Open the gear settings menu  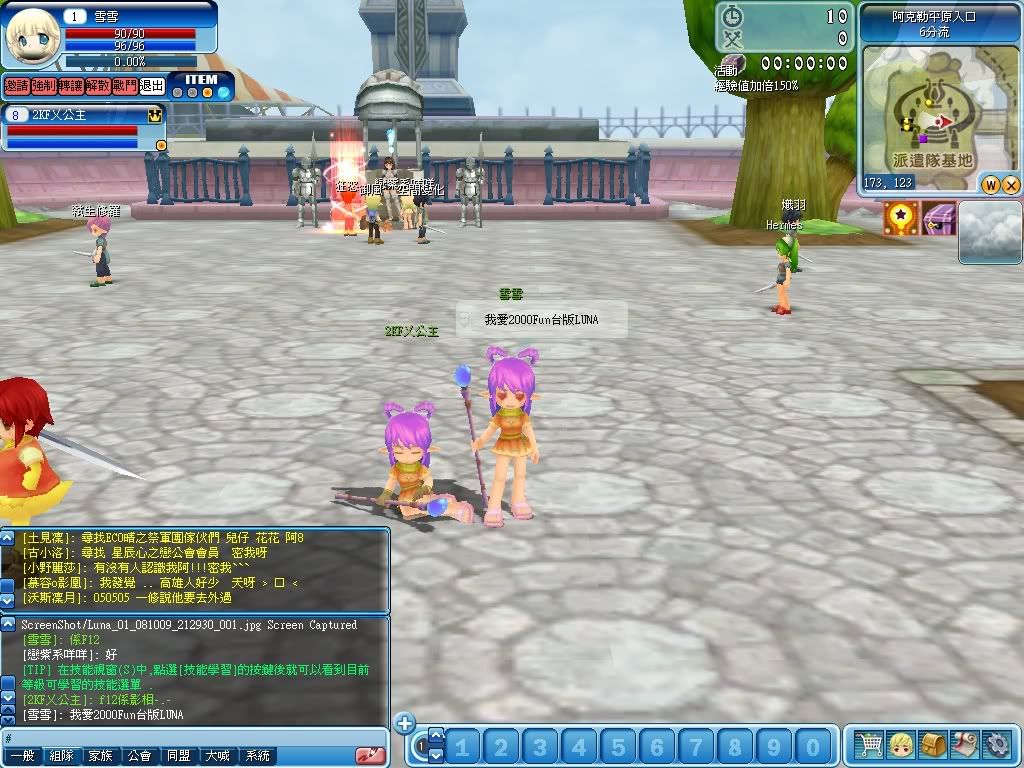997,745
